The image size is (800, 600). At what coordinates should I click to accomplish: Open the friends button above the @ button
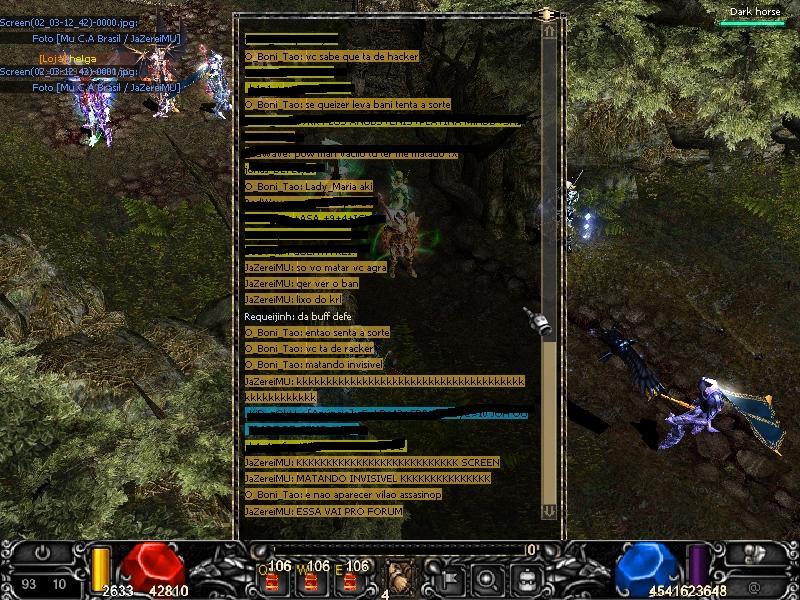(x=752, y=553)
